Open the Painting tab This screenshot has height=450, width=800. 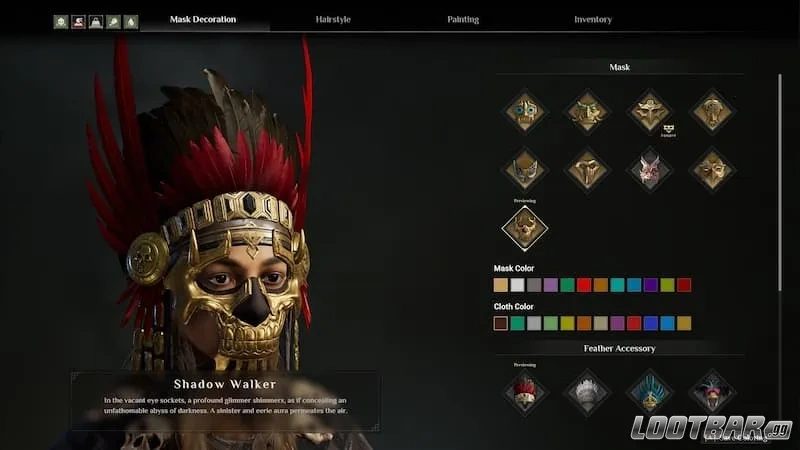click(x=463, y=19)
